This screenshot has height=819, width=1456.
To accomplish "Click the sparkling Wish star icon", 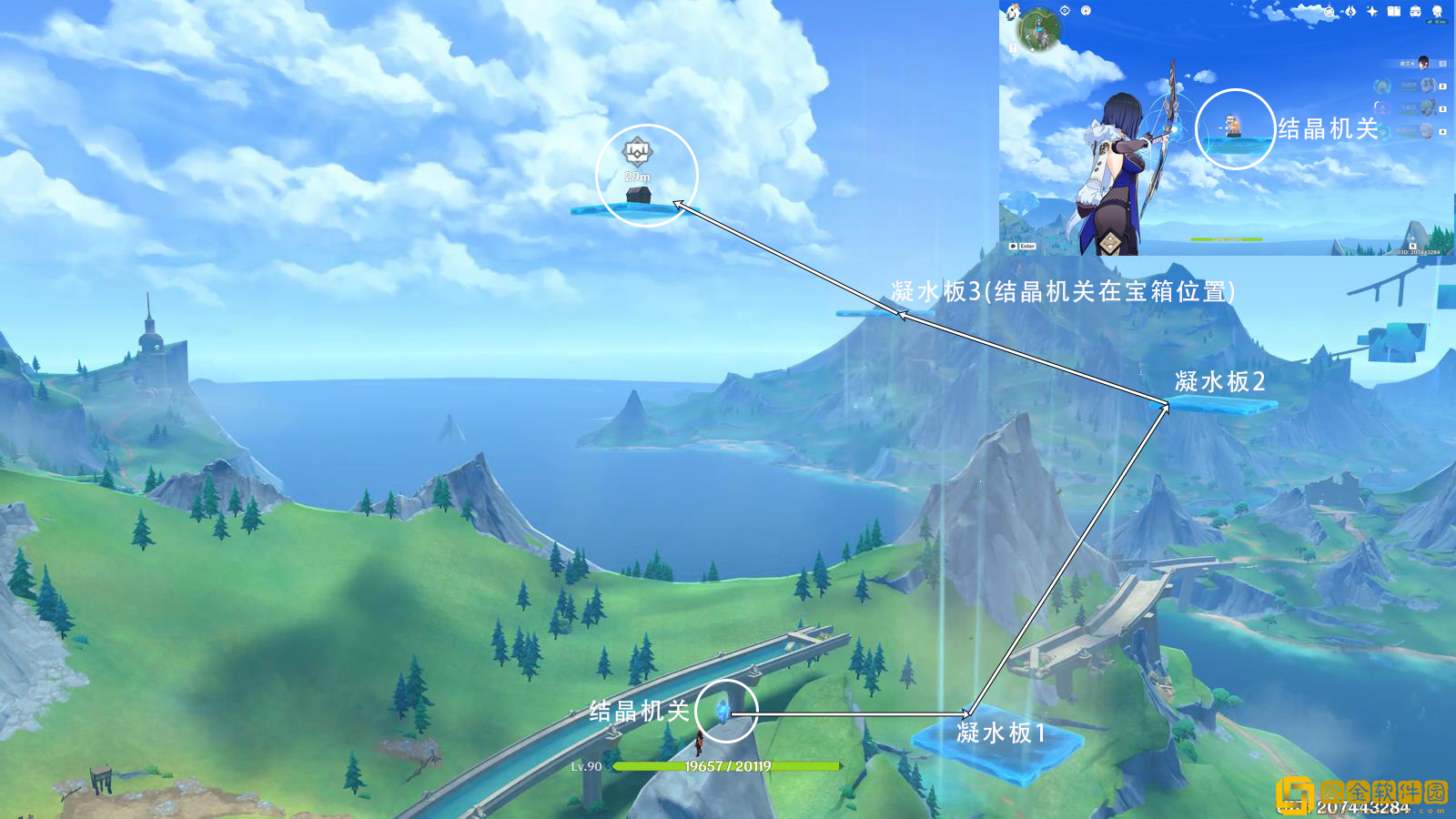I will (x=1371, y=11).
